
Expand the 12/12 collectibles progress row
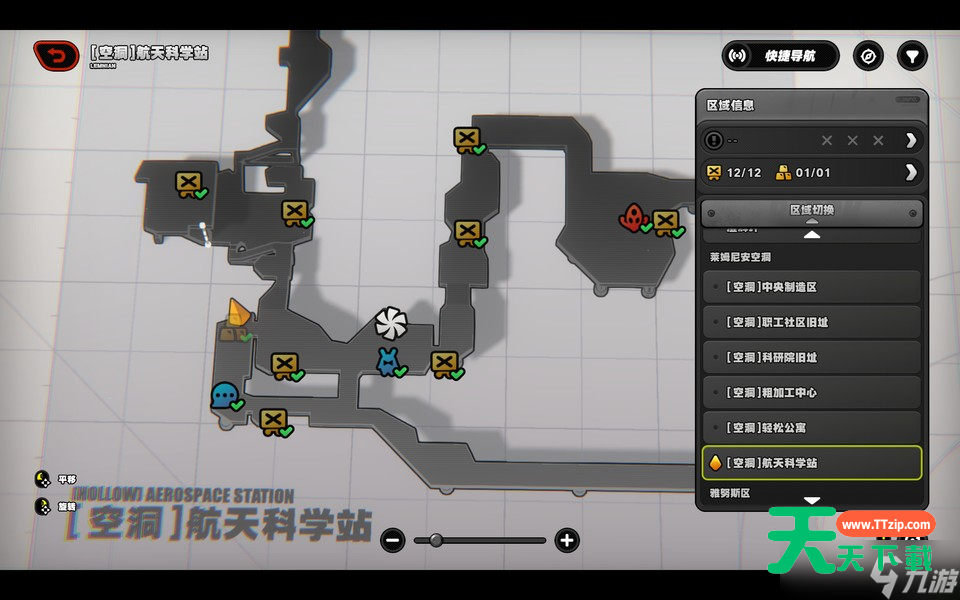(x=910, y=172)
